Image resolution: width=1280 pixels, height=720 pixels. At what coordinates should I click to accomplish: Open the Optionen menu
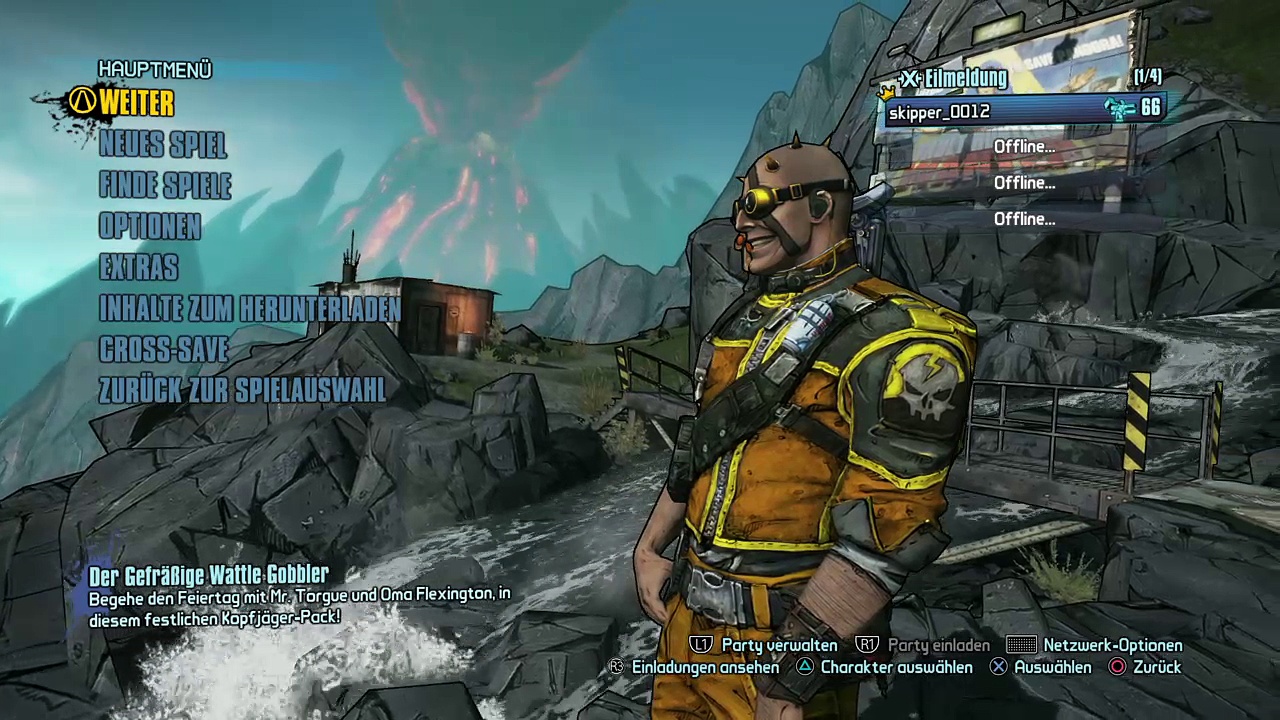(150, 227)
